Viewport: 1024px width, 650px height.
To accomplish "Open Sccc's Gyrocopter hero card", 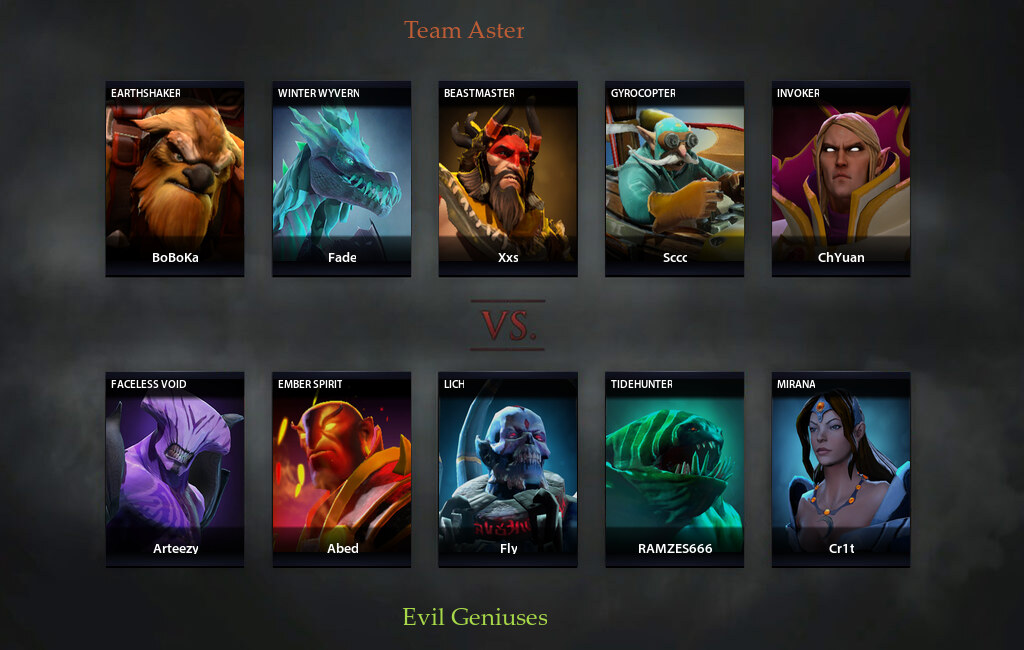I will pos(675,178).
